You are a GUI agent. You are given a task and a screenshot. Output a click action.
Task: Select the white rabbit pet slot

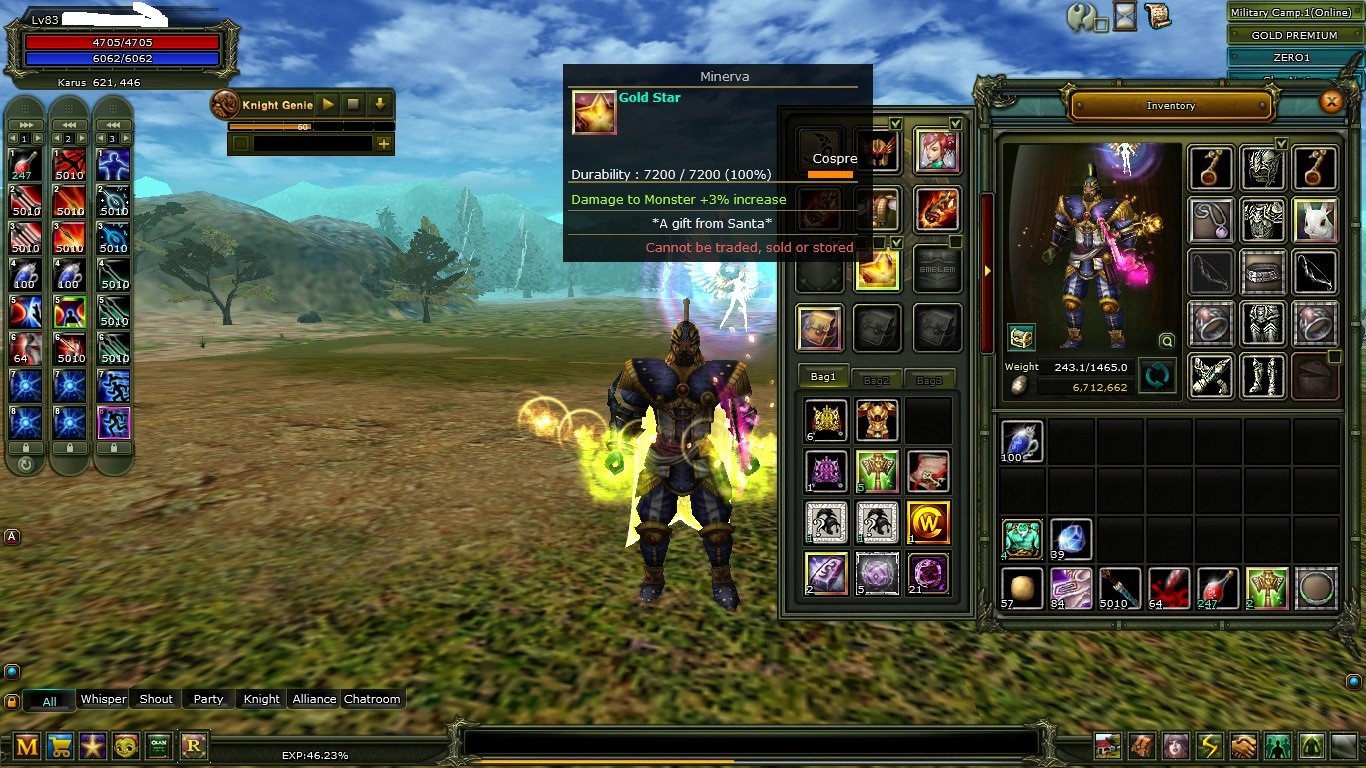point(1315,218)
